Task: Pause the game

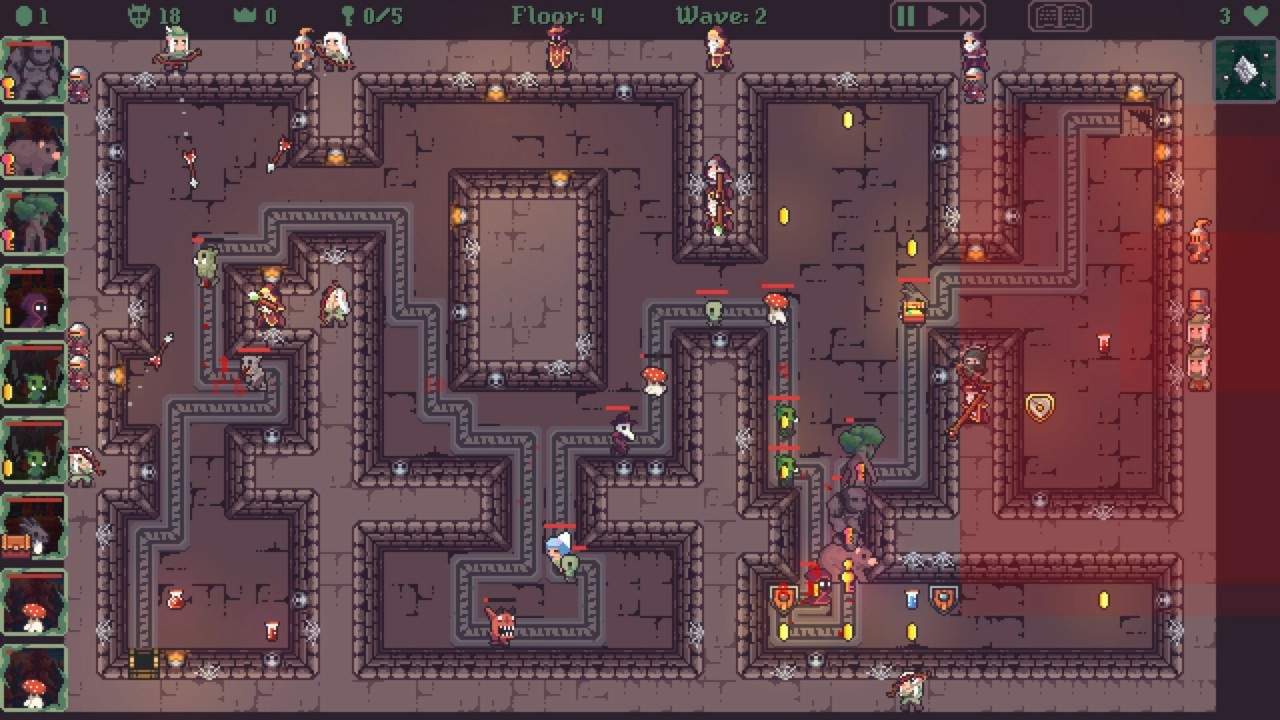Action: click(906, 16)
